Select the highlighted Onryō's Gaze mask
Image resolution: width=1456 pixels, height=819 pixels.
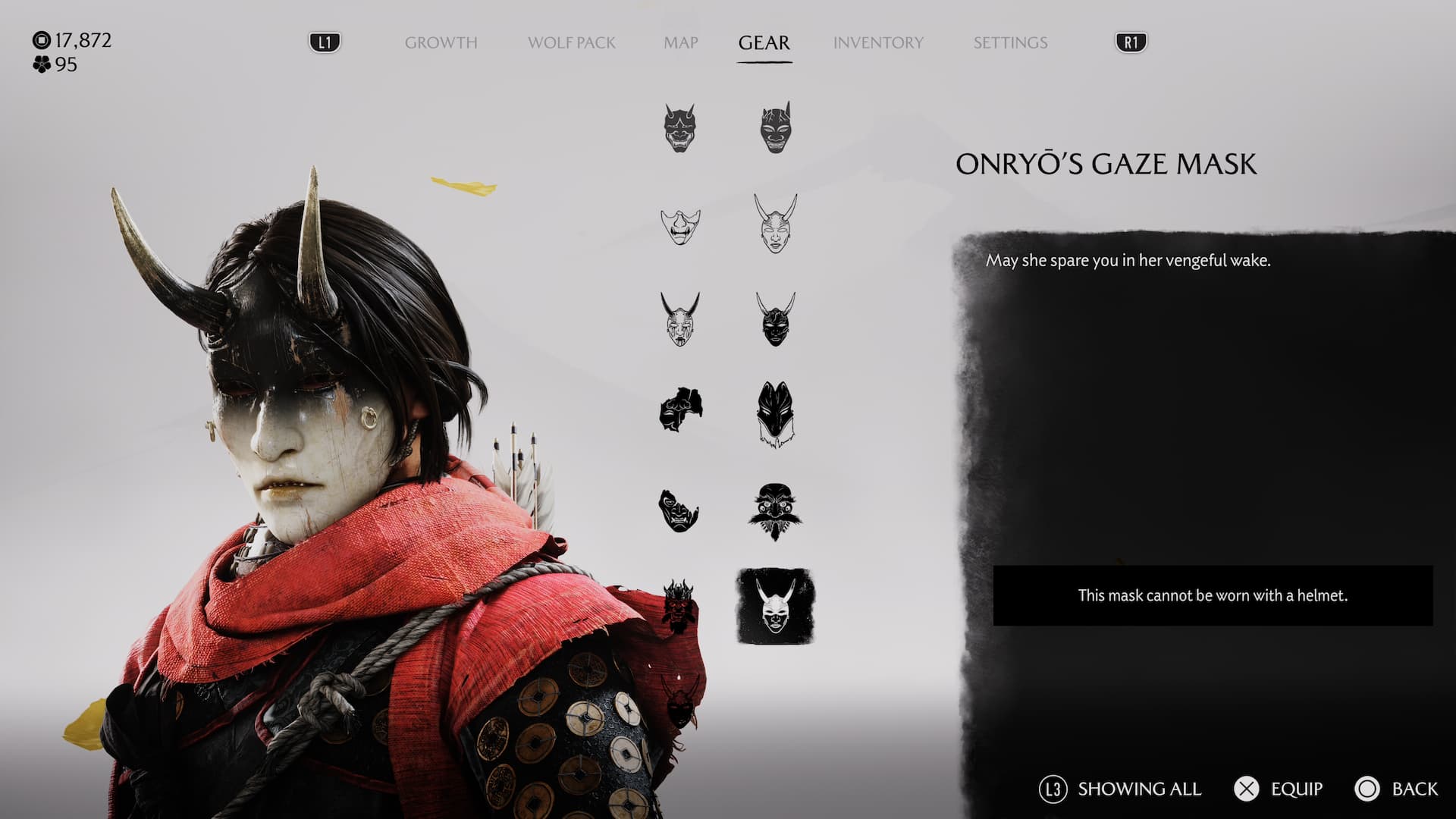(775, 607)
